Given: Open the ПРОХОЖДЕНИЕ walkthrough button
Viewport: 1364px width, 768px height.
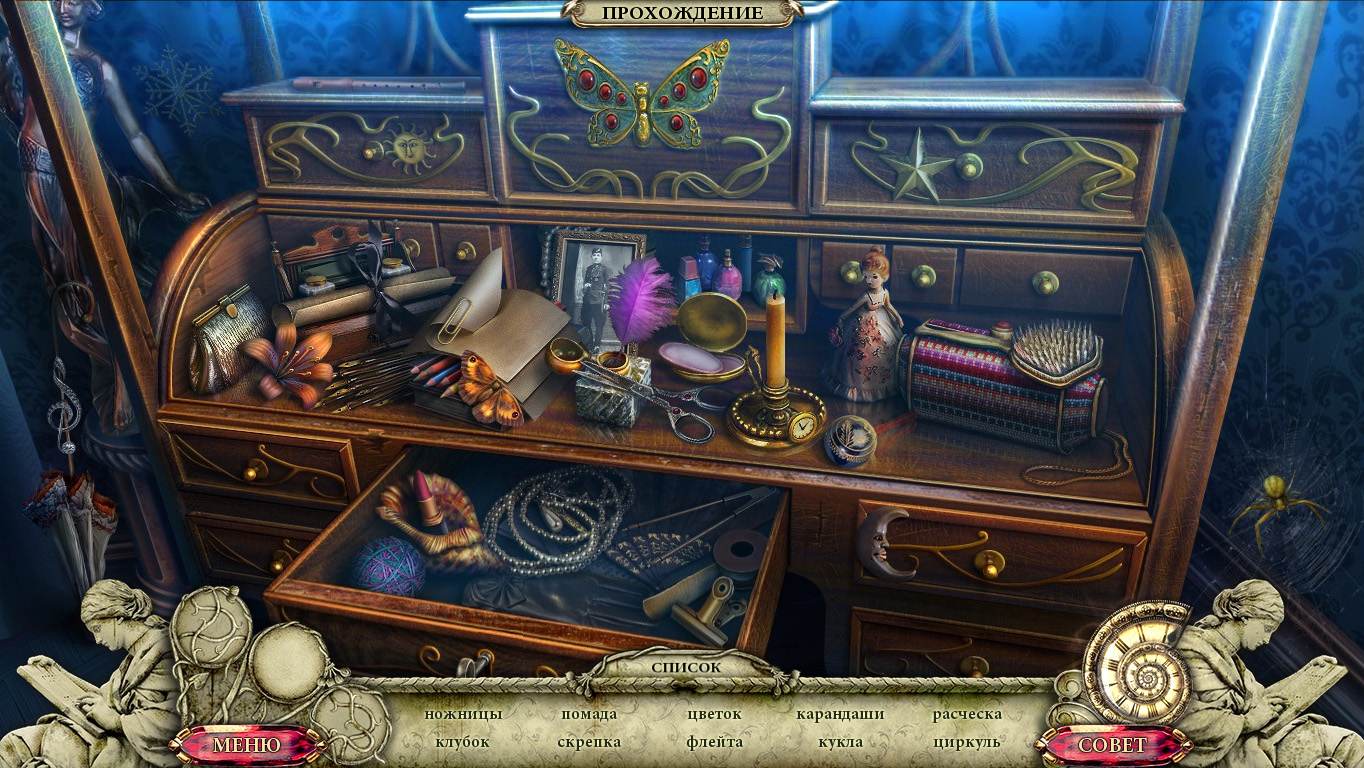Looking at the screenshot, I should click(x=682, y=13).
